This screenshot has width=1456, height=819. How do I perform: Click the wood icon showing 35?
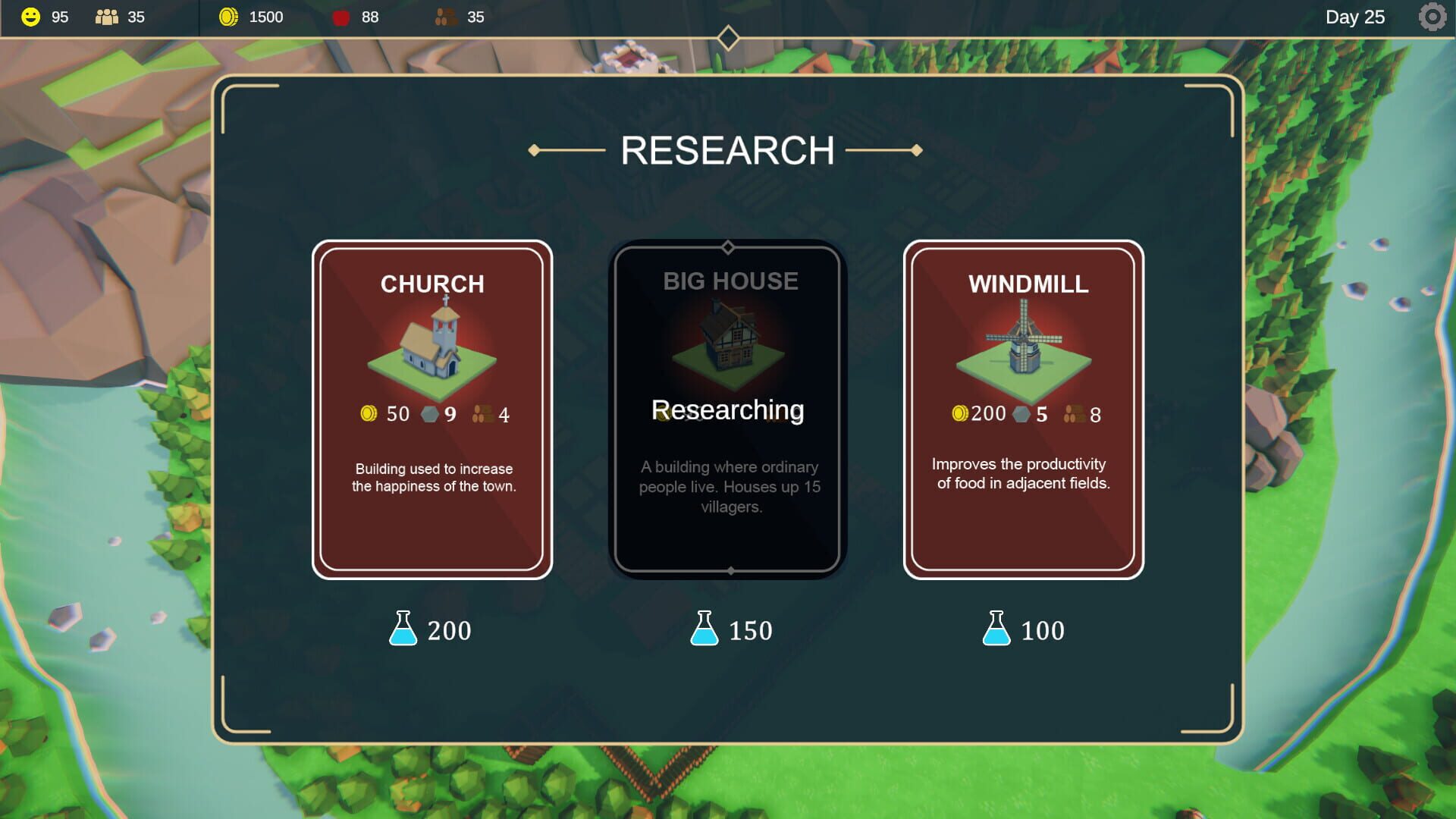point(444,16)
